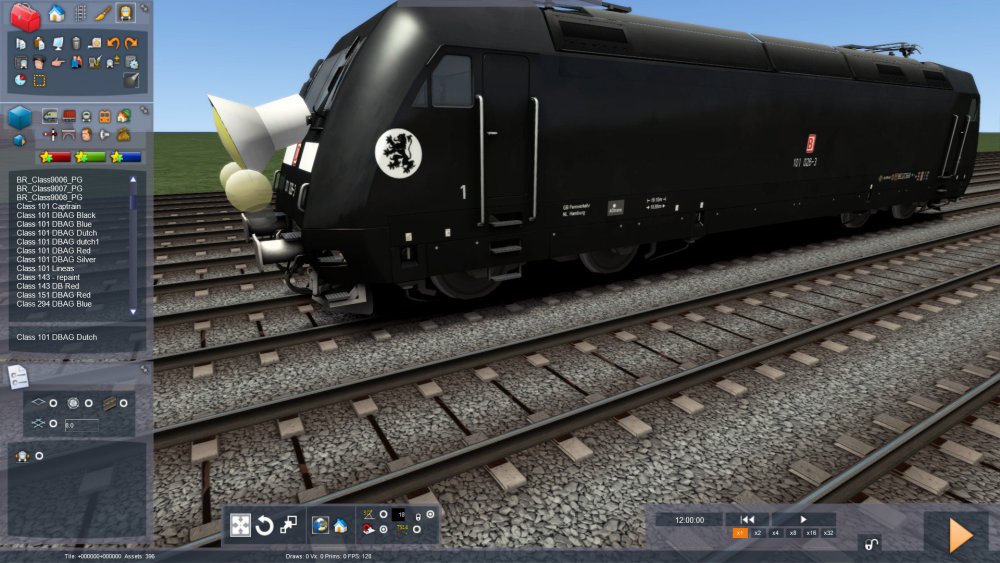Click the red star filter button
Screen dimensions: 1000x563
[x=54, y=157]
